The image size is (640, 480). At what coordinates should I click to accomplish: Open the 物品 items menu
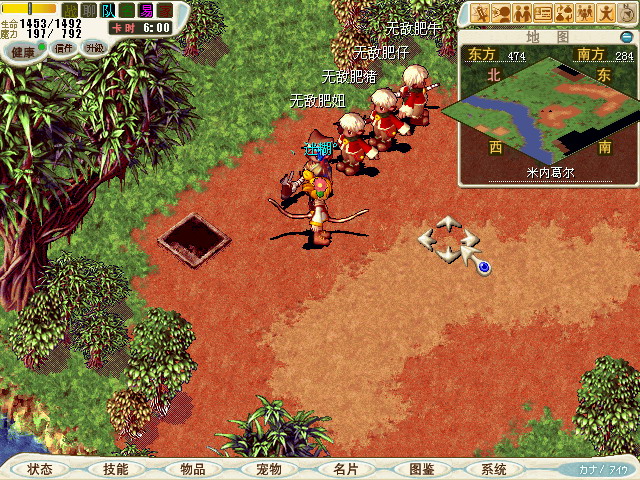coord(192,469)
